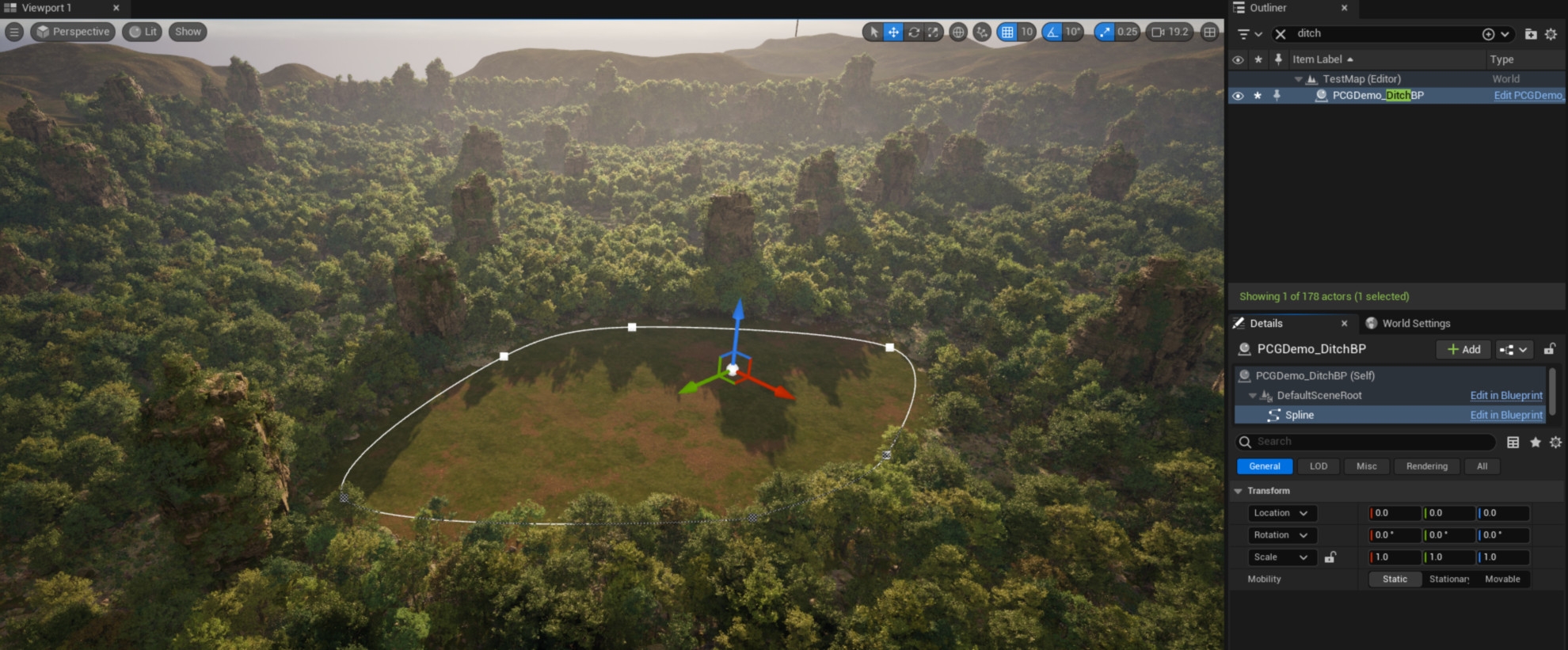
Task: Open the Perspective view mode dropdown
Action: pos(73,32)
